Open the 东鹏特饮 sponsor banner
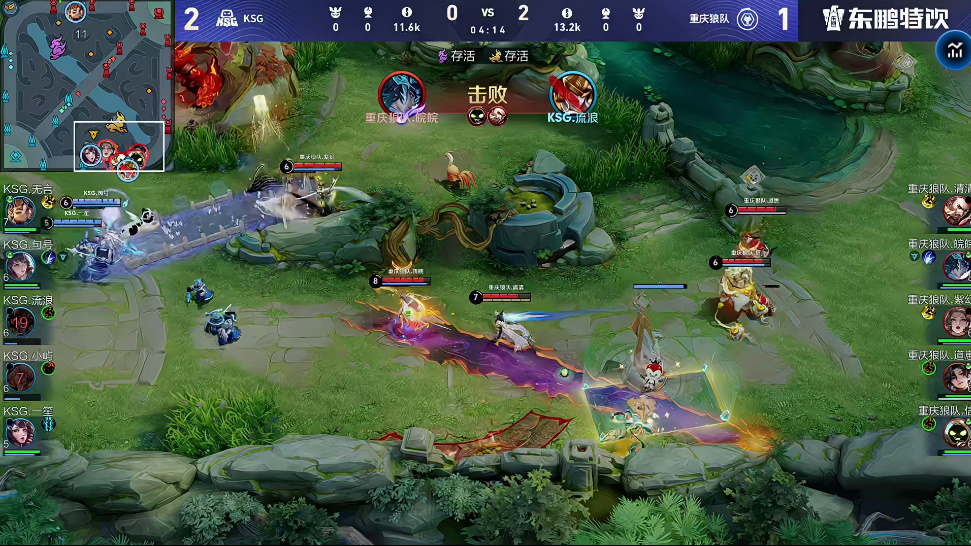This screenshot has width=971, height=546. point(884,19)
